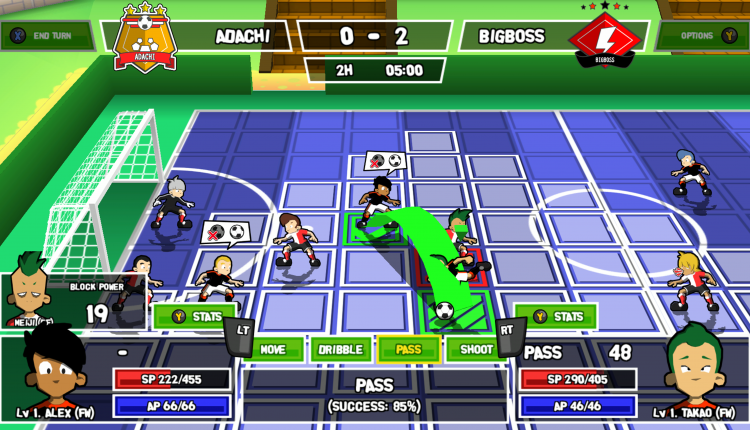Viewport: 750px width, 430px height.
Task: Activate the Pass action
Action: tap(407, 349)
